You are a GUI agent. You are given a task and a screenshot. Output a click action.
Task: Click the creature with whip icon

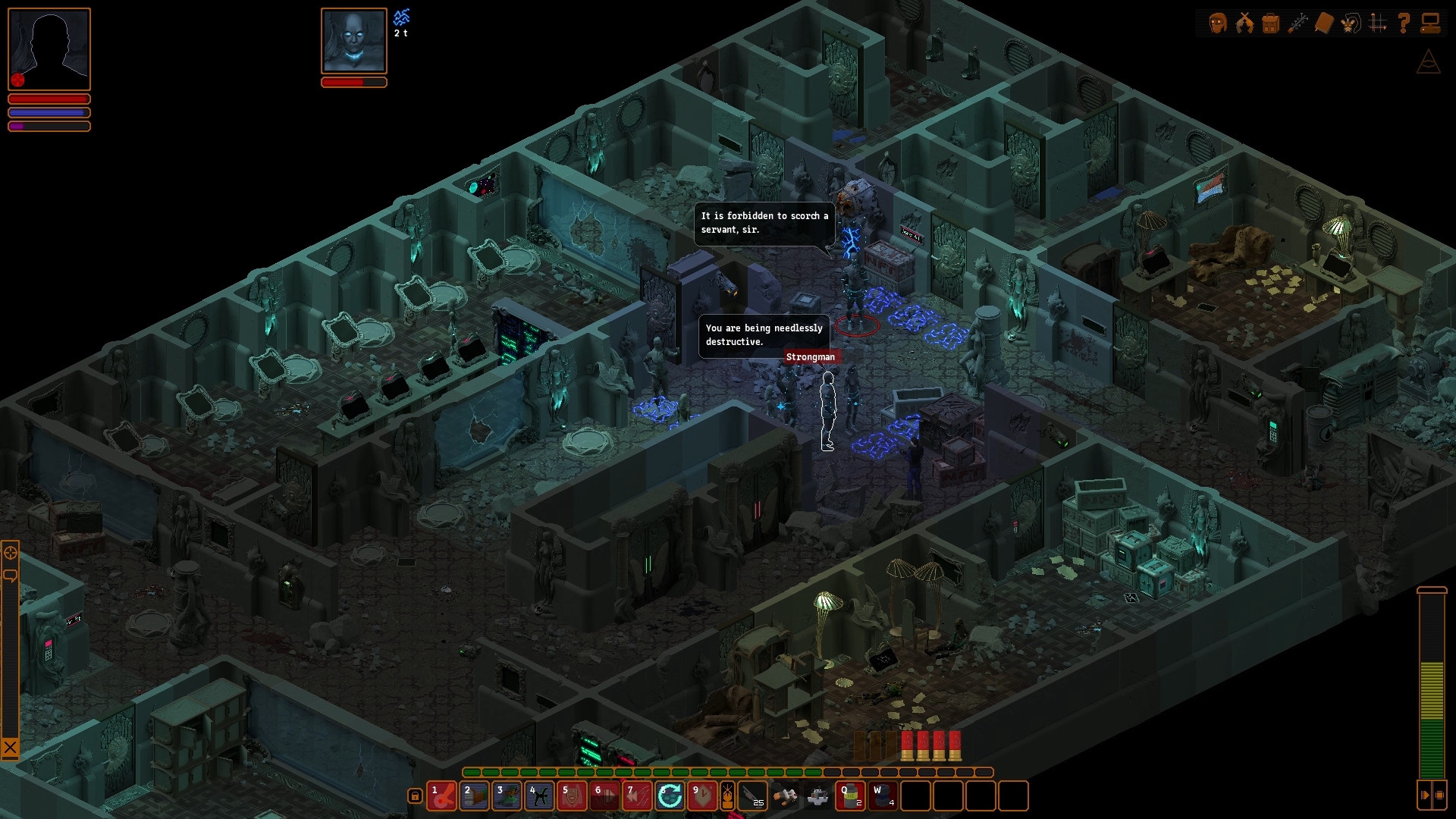click(x=1351, y=23)
